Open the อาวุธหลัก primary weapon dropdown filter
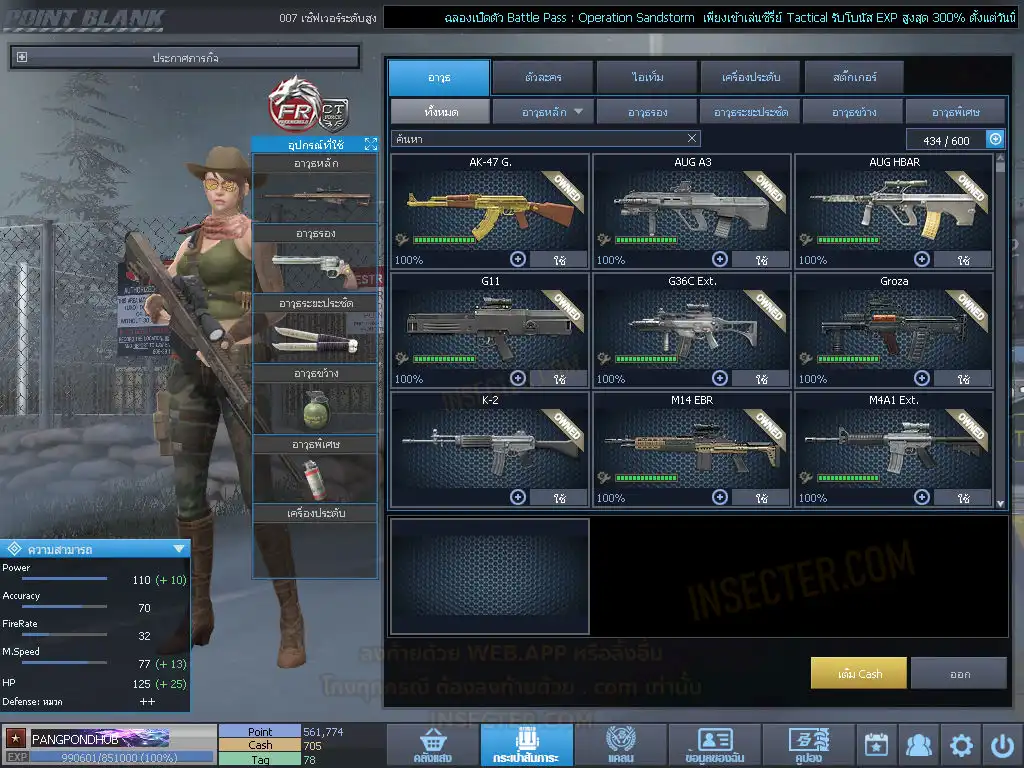This screenshot has height=768, width=1024. pyautogui.click(x=543, y=111)
